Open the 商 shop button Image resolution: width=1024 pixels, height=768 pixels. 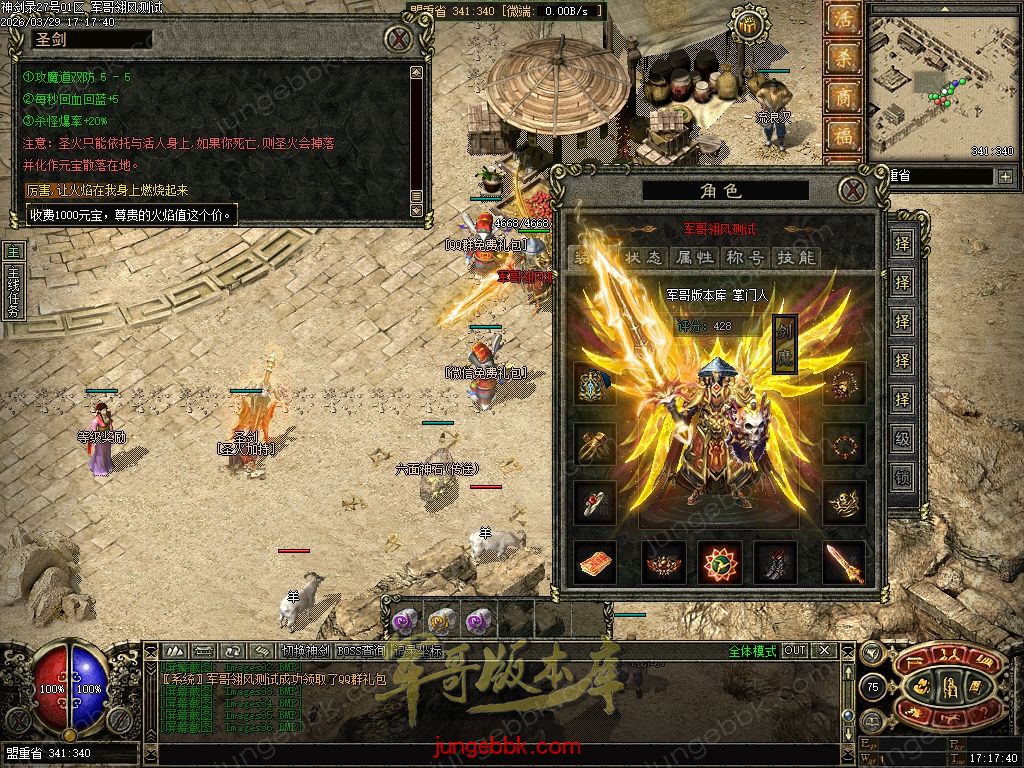pos(842,98)
